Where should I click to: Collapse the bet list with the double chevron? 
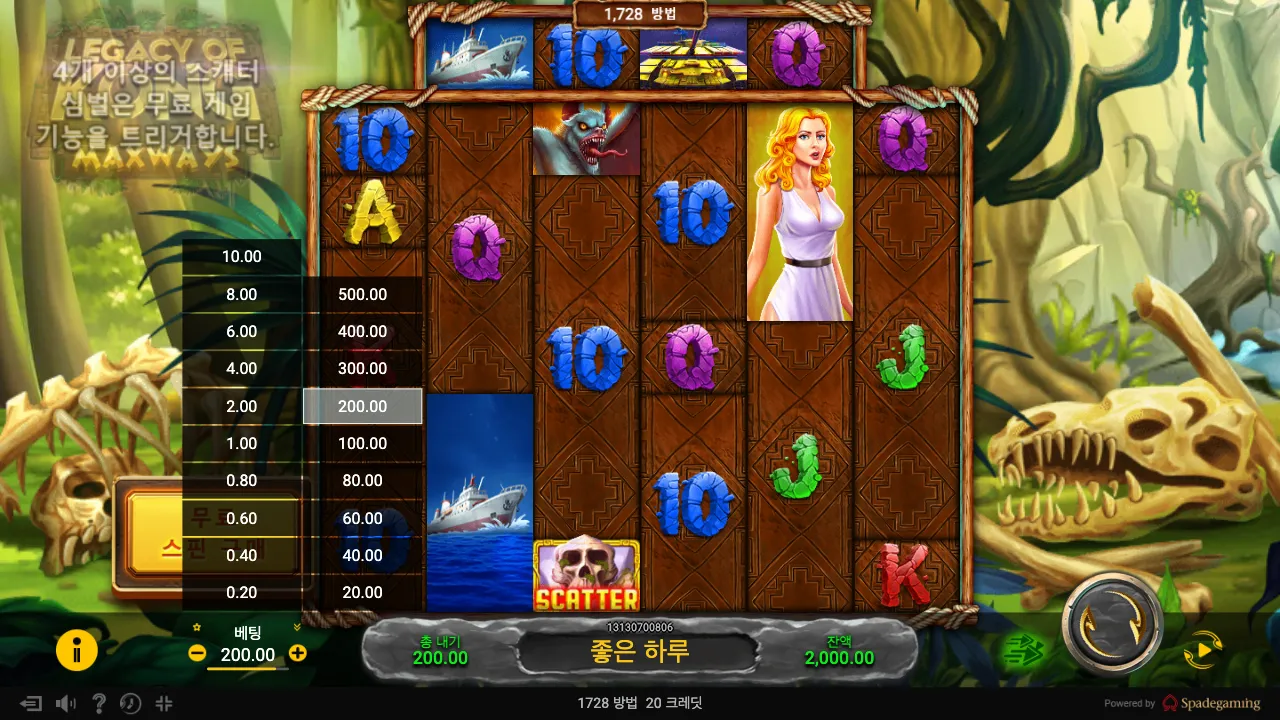pyautogui.click(x=297, y=628)
